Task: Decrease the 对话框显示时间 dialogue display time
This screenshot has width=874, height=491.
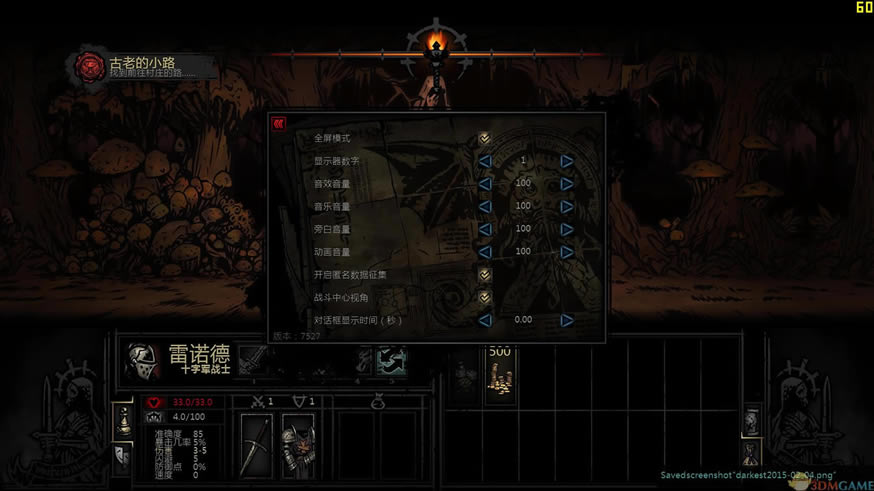Action: coord(485,321)
